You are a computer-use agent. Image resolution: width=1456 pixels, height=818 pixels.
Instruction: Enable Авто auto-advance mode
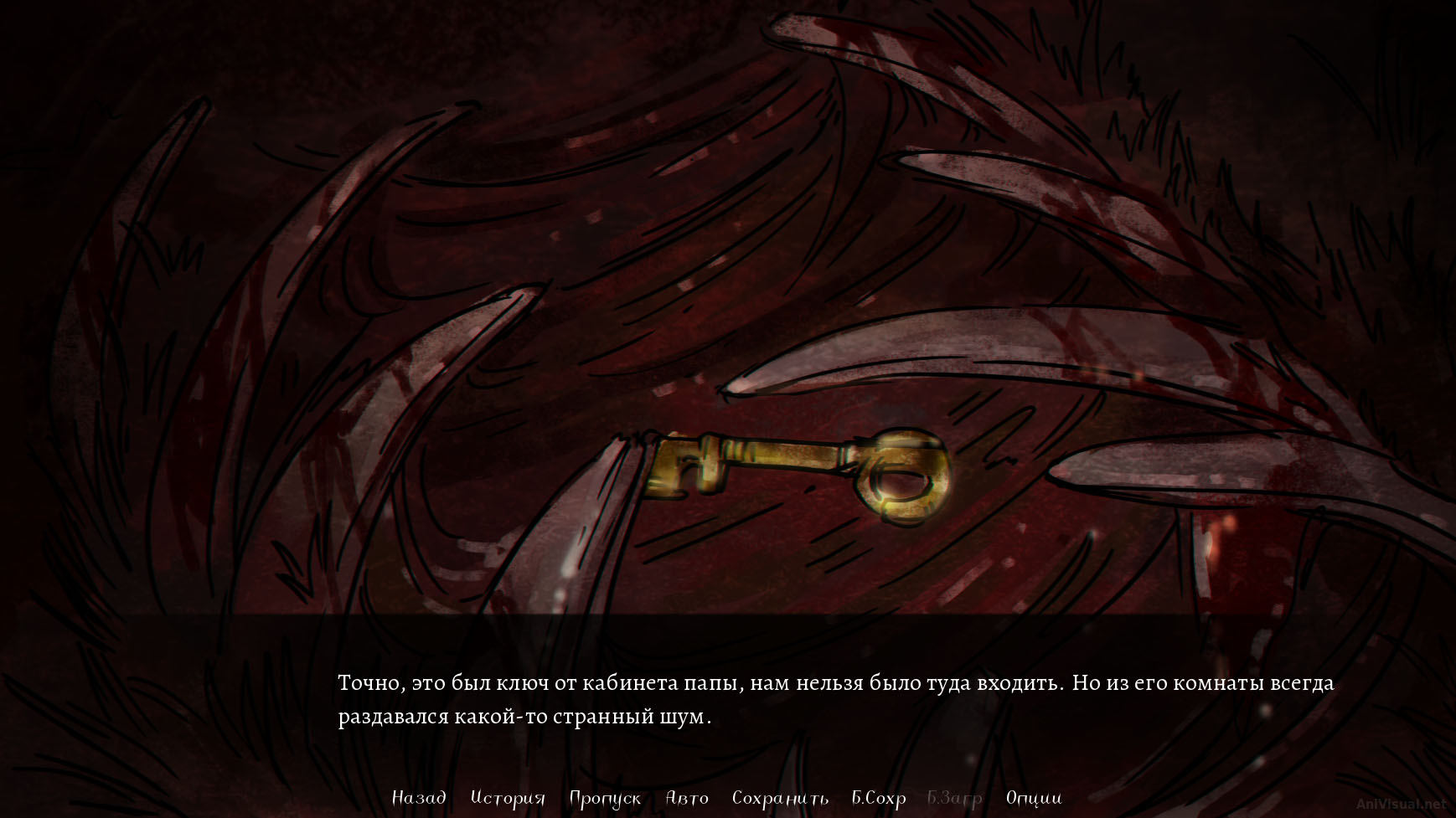(689, 799)
